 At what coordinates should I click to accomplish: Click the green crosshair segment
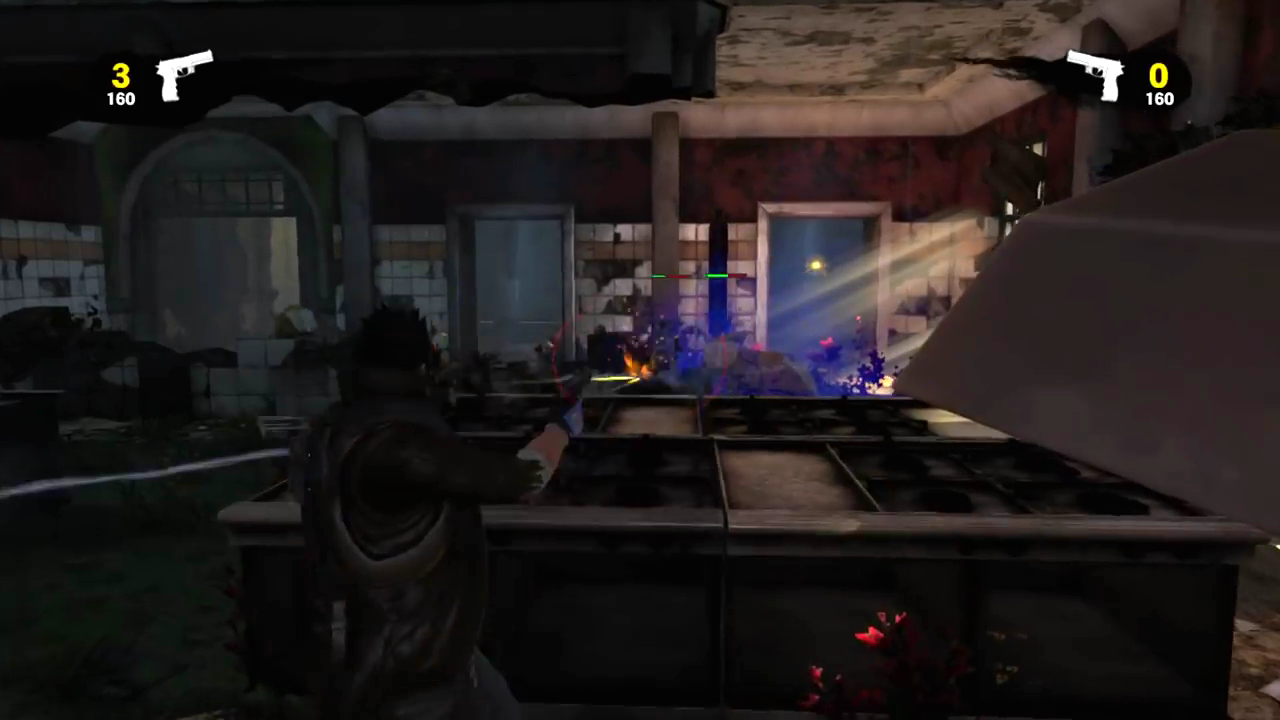click(716, 276)
